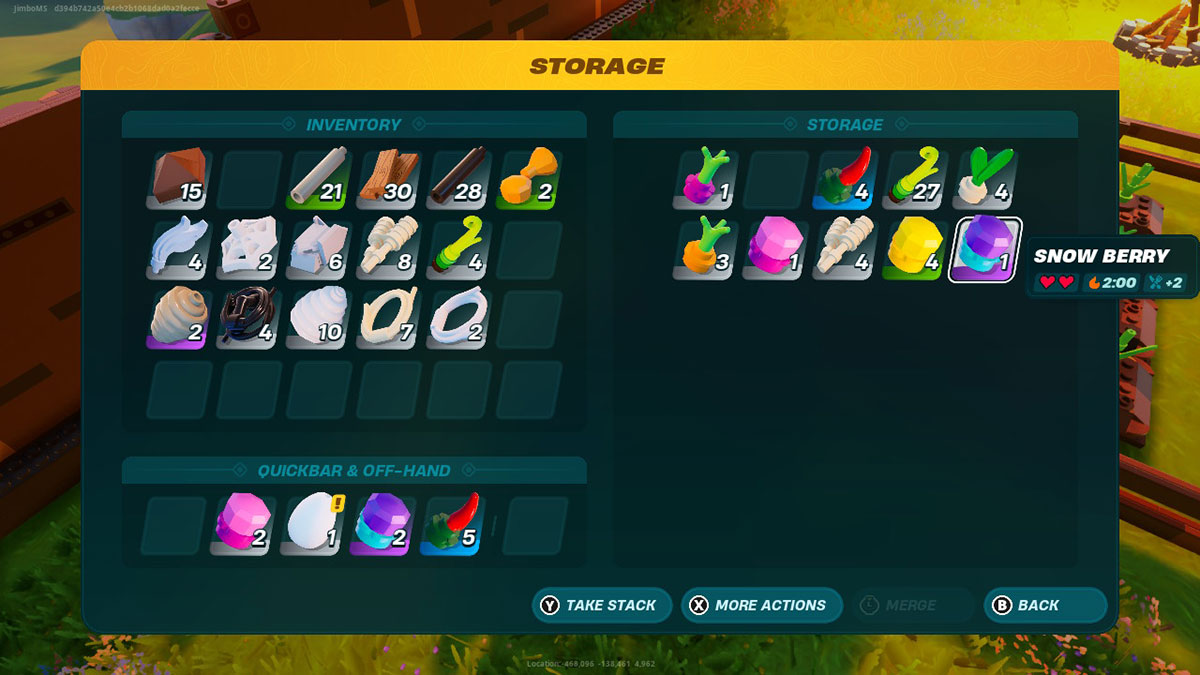Viewport: 1200px width, 675px height.
Task: Select the storage stack of 27 green sprouts
Action: [x=914, y=179]
